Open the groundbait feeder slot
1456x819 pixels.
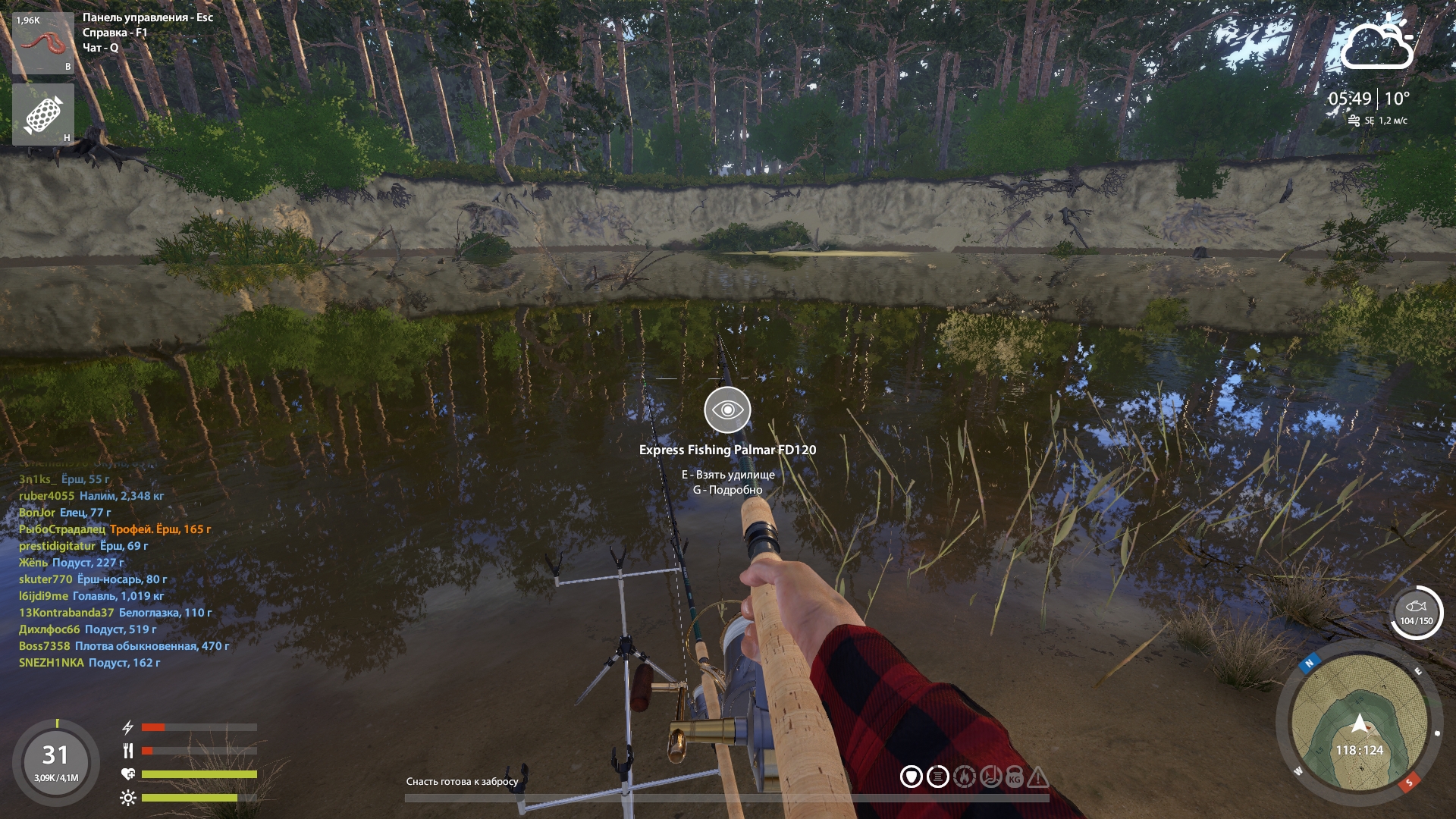(x=42, y=115)
